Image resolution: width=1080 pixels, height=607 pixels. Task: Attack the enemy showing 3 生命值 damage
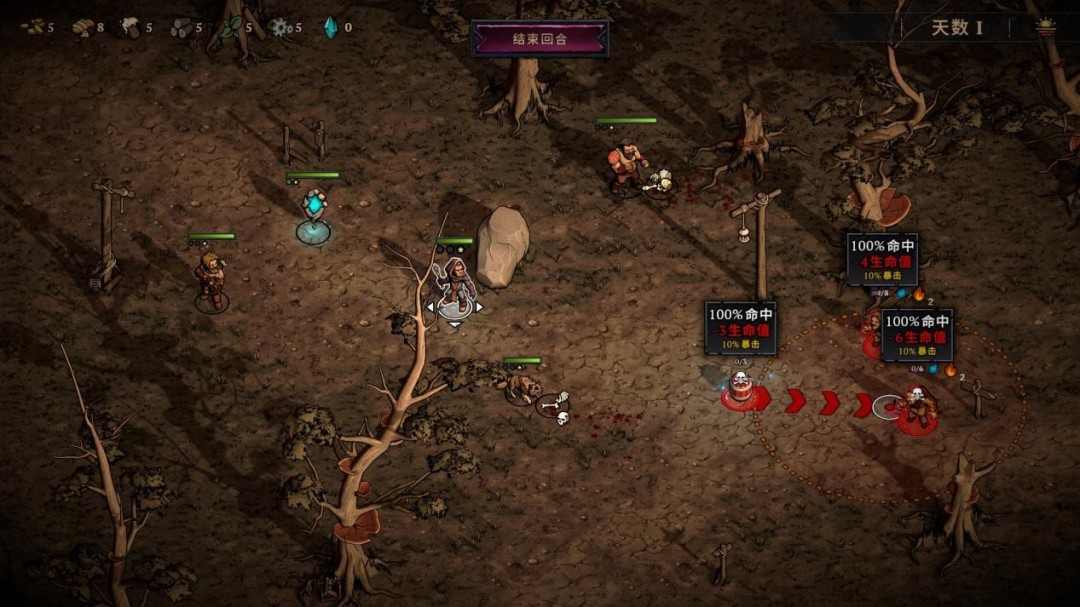click(740, 389)
